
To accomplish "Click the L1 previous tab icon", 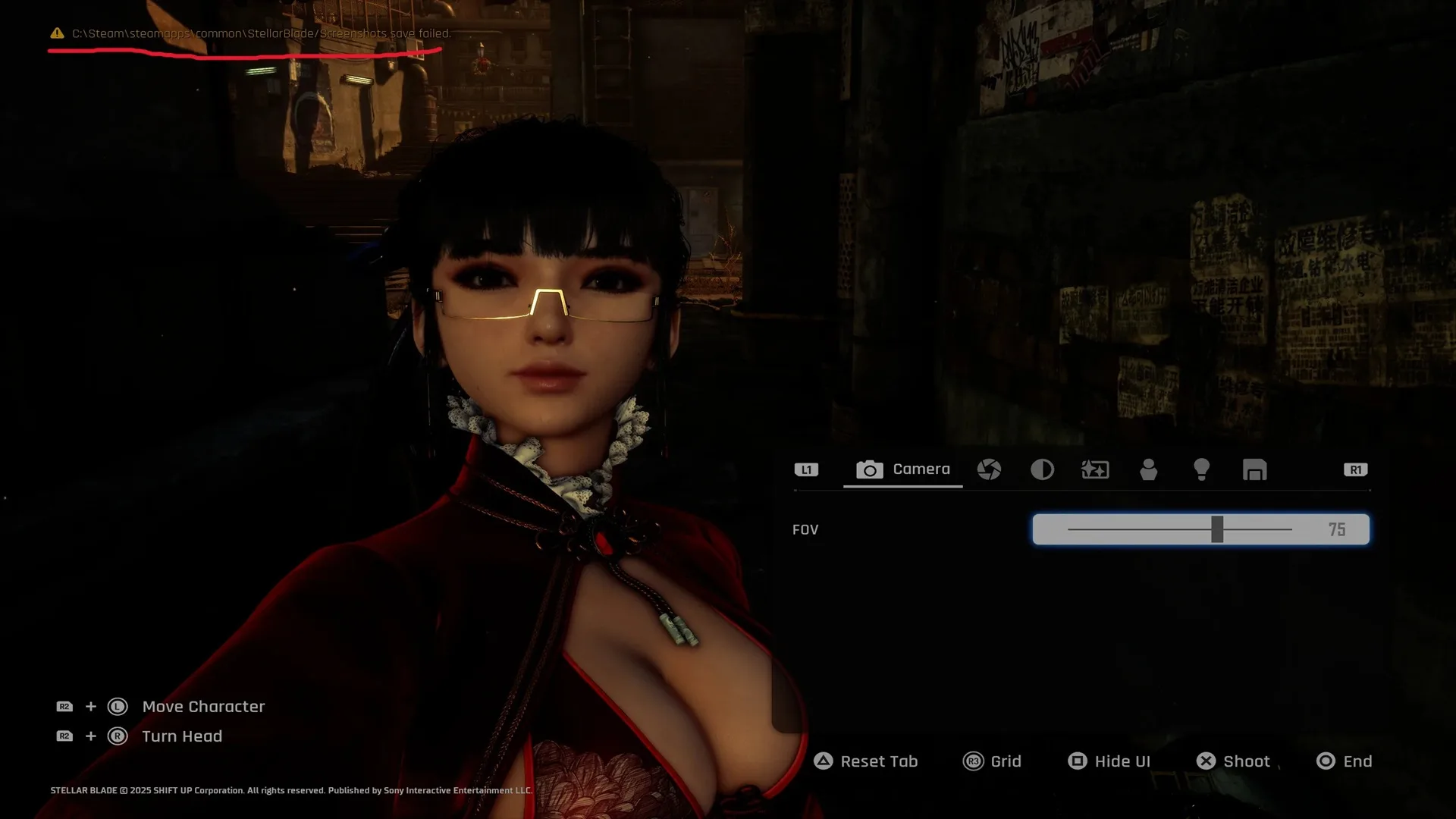I will (x=807, y=469).
